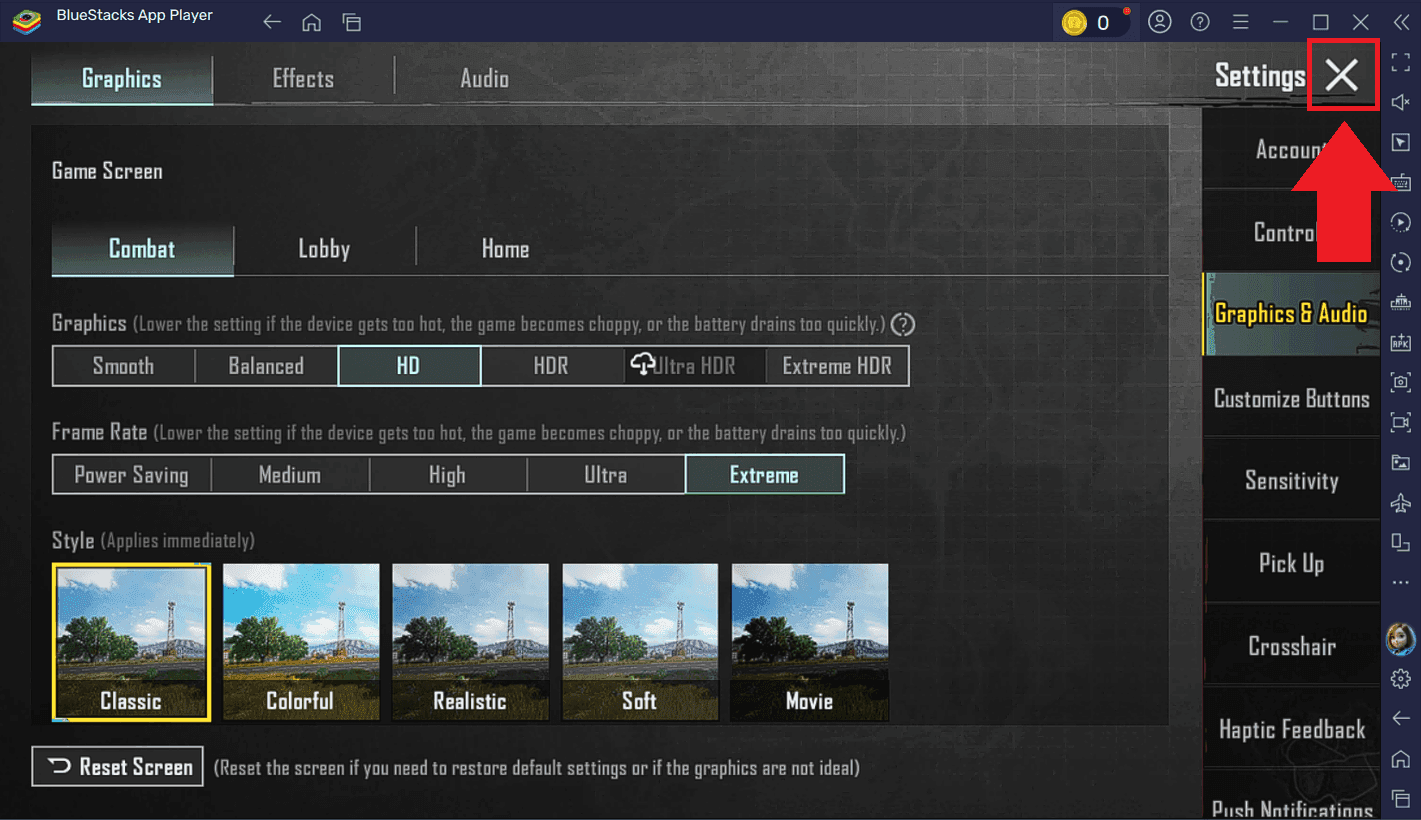The height and width of the screenshot is (820, 1421).
Task: Select the Install APK sidebar icon
Action: click(x=1400, y=342)
